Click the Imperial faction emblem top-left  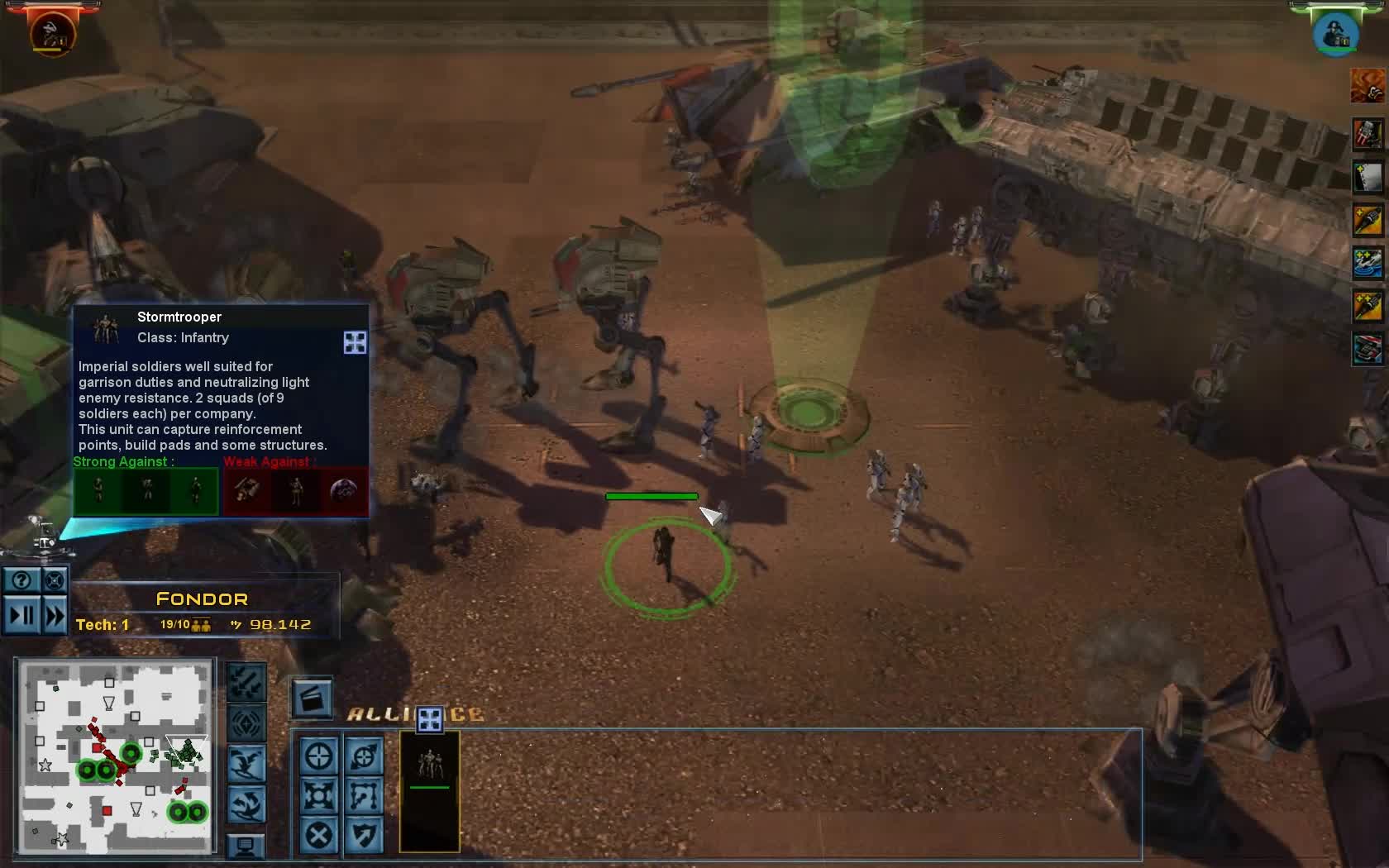(x=51, y=31)
